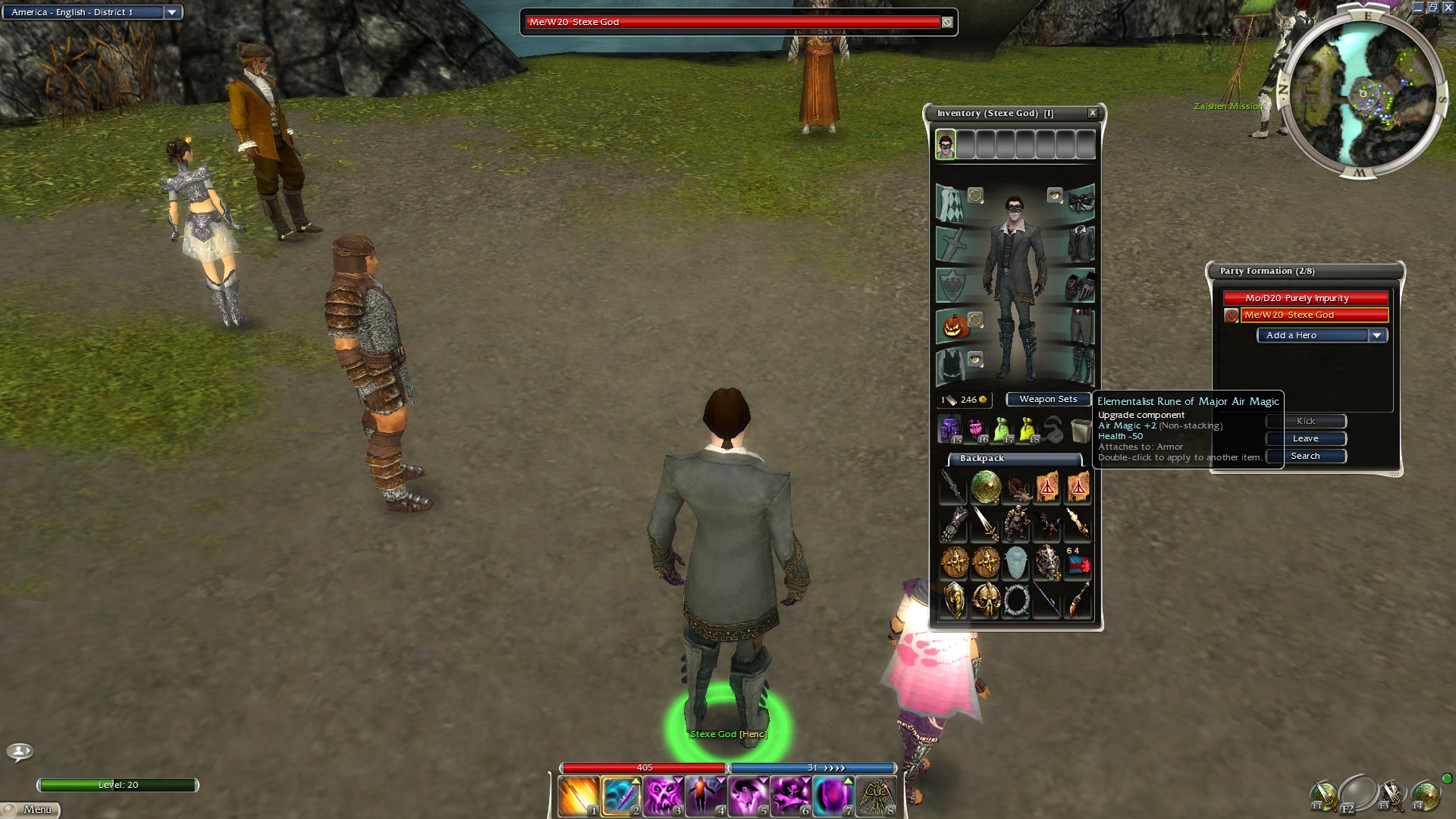Image resolution: width=1456 pixels, height=819 pixels.
Task: Trigger the golden winged emblem skill in slot 8
Action: click(877, 797)
